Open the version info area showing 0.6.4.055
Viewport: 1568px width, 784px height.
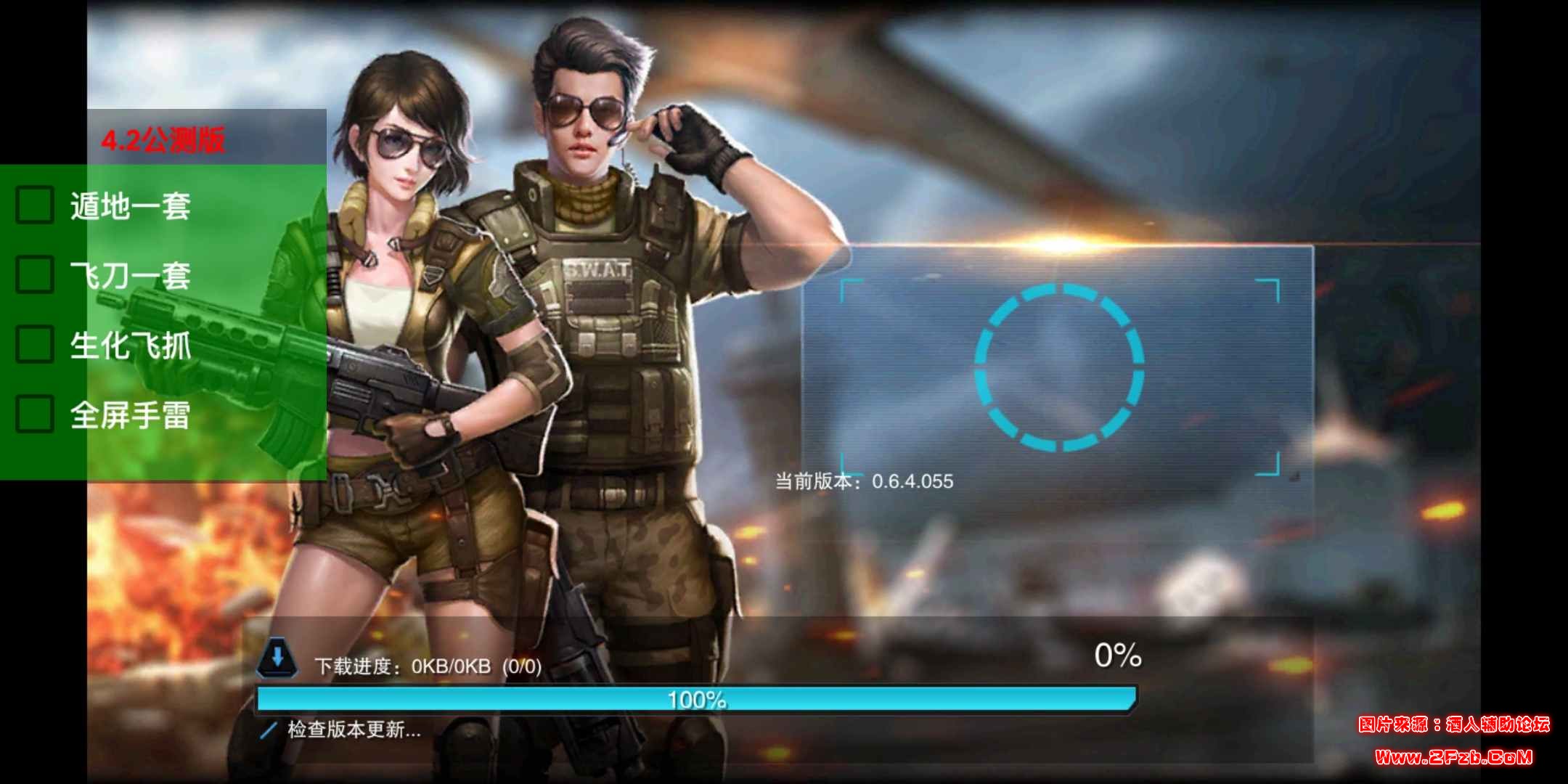[x=864, y=481]
